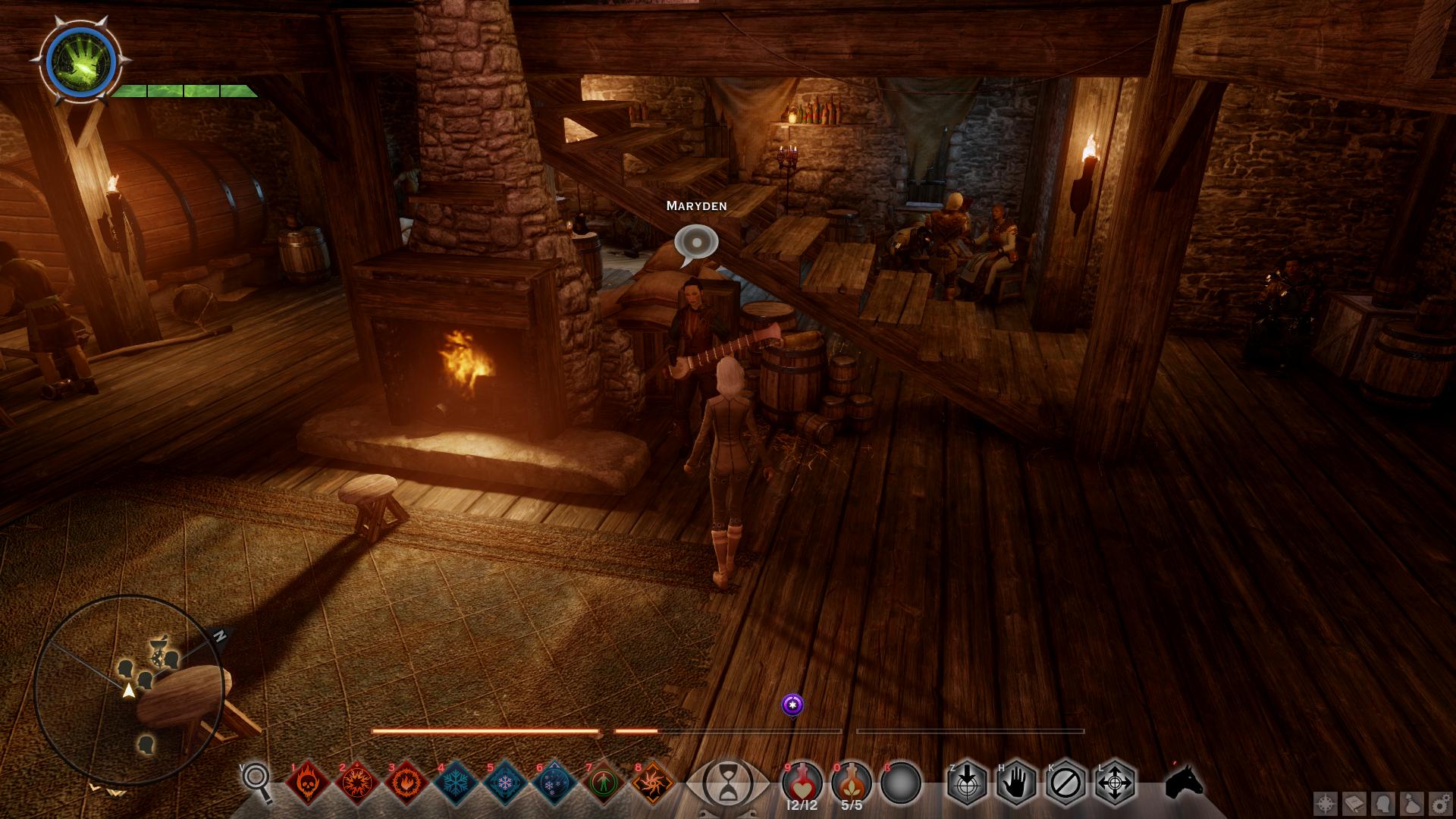Use the pink snowflake ice ability

point(505,782)
